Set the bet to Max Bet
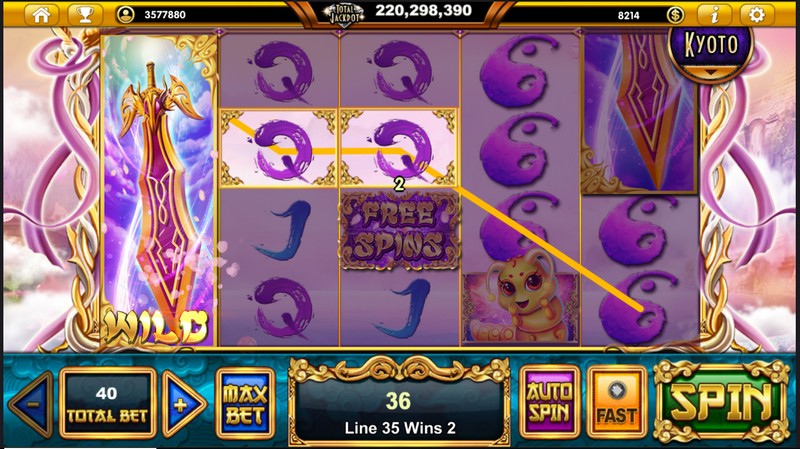The image size is (800, 449). 244,402
